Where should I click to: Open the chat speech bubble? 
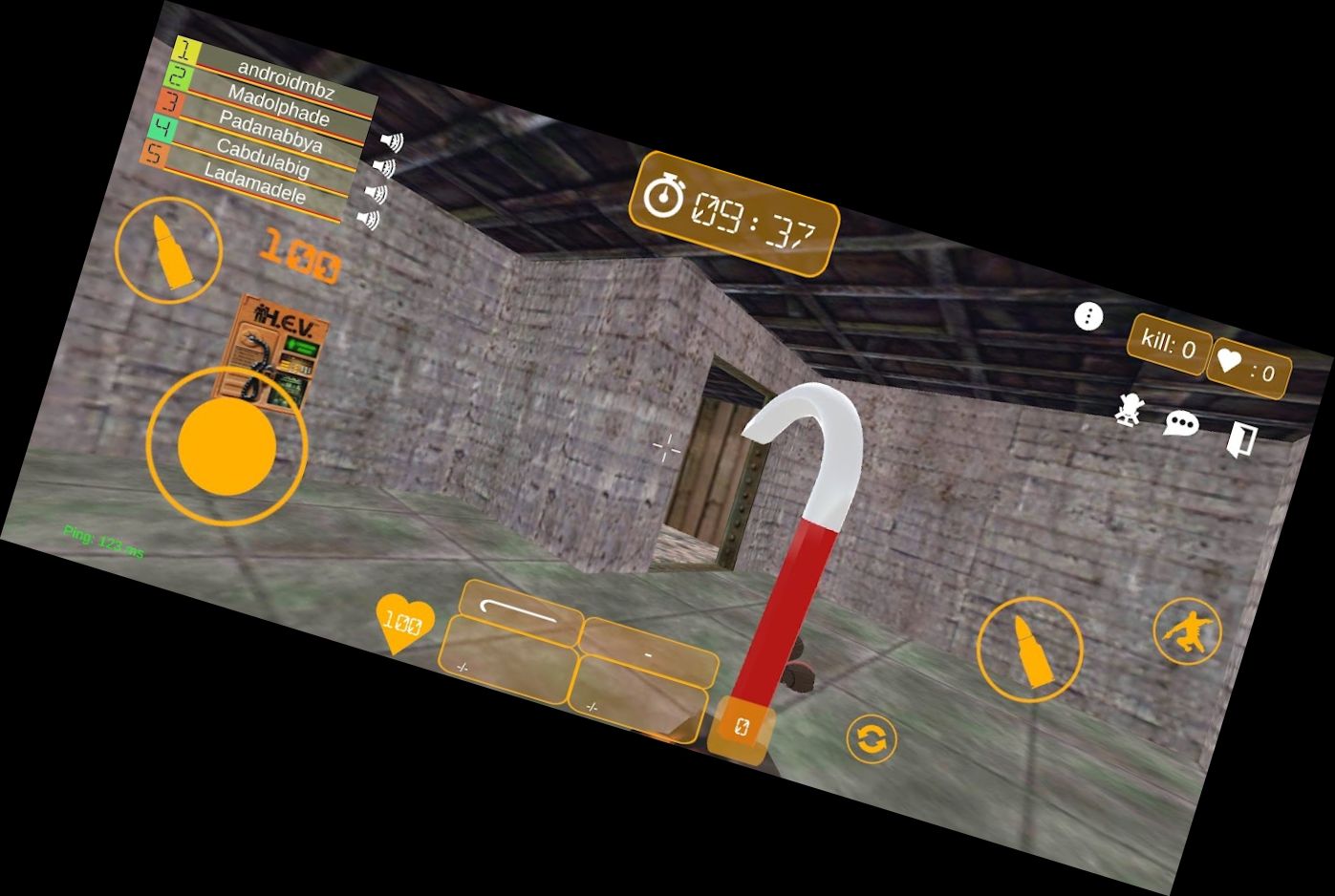pos(1181,423)
